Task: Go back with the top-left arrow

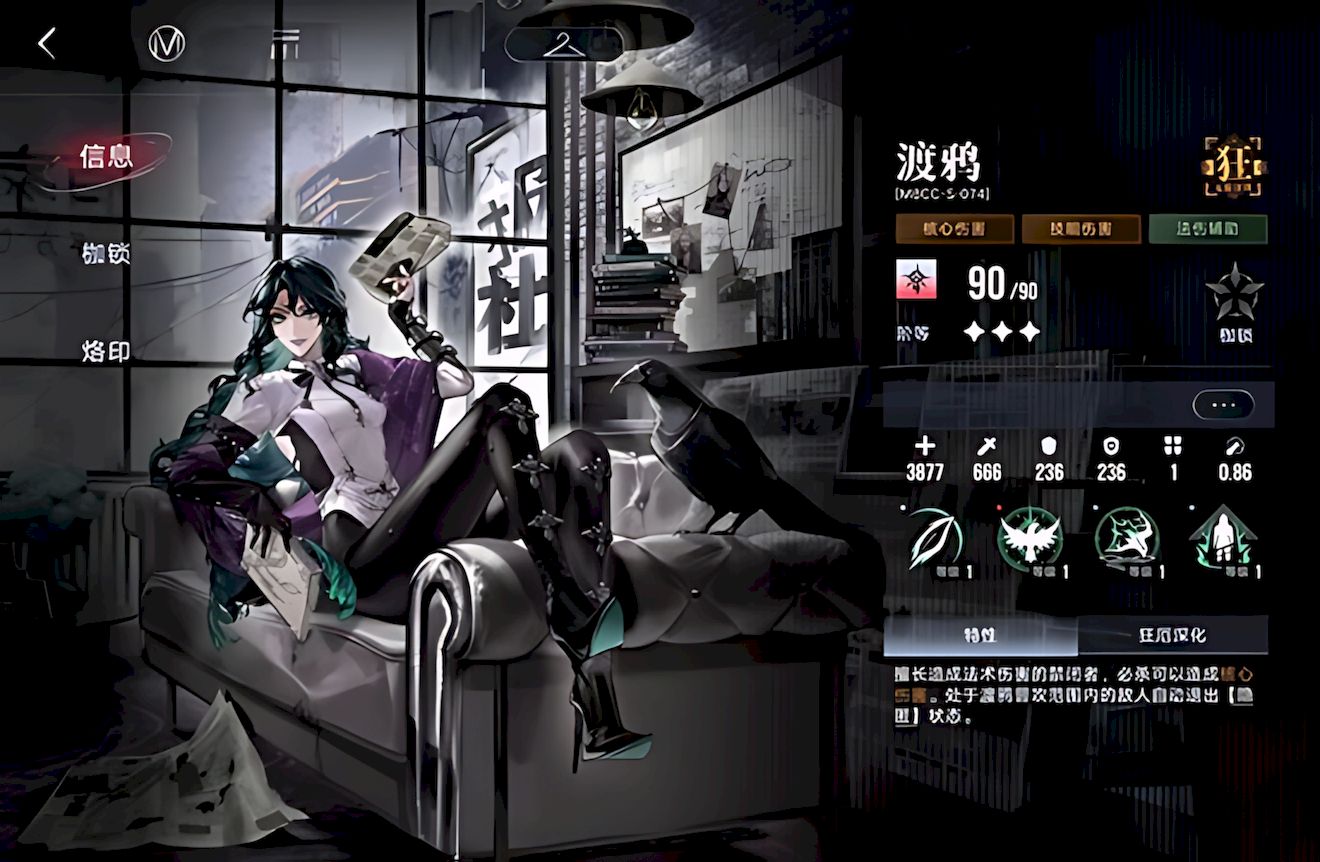Action: 46,43
